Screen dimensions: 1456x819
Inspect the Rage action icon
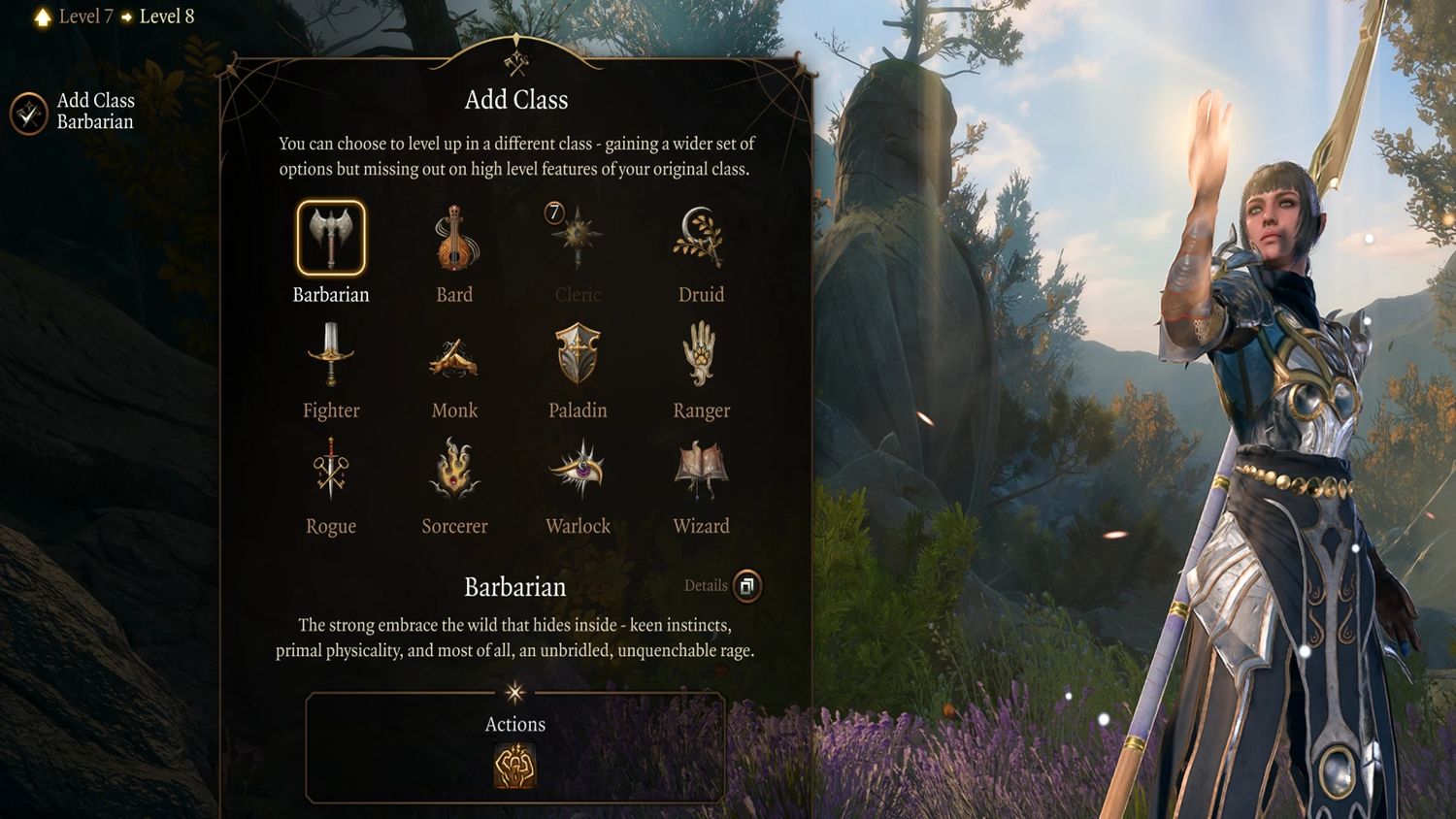[x=515, y=767]
